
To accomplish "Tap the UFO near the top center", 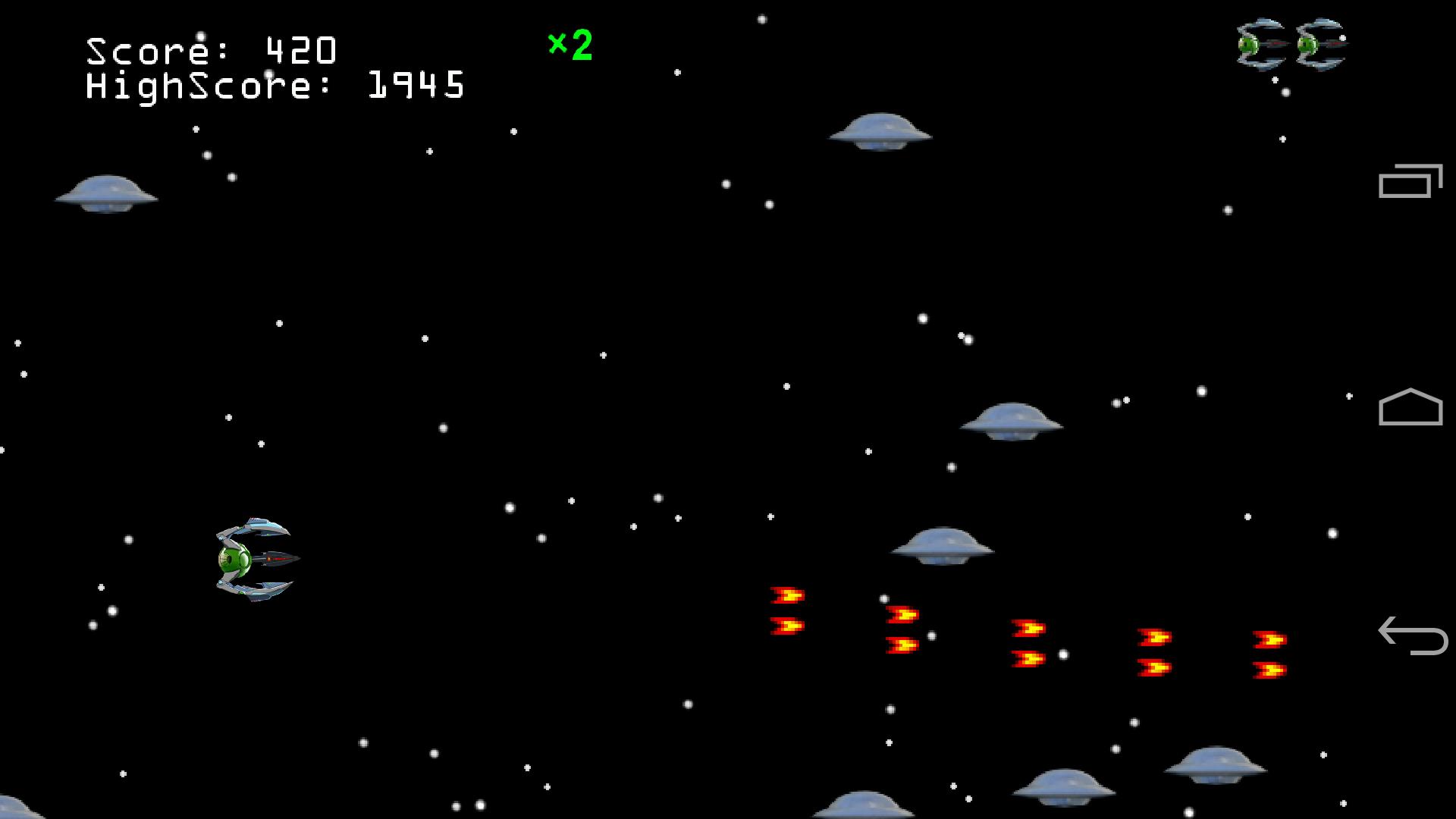I will pos(880,130).
